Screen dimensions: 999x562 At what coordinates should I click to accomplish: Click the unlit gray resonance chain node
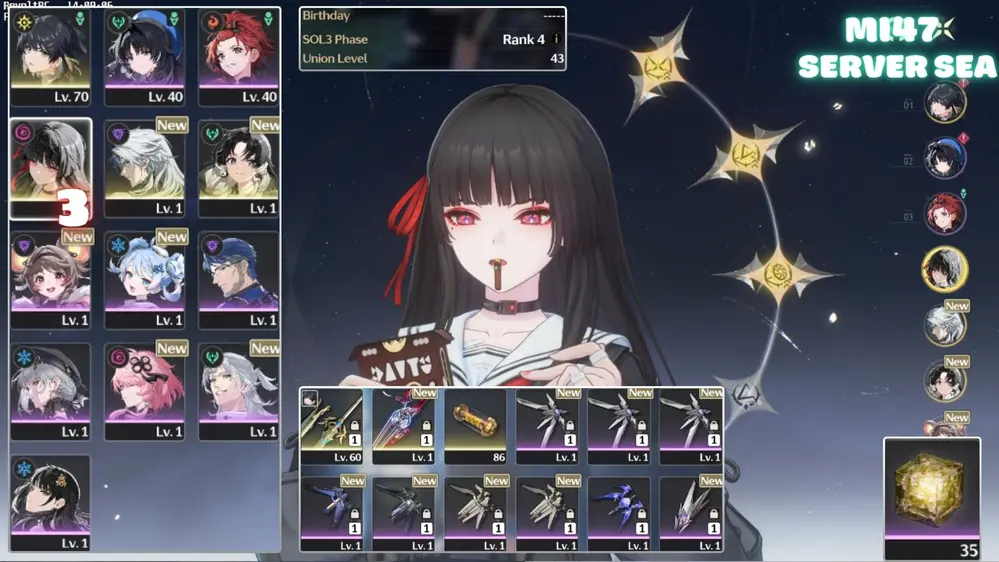click(745, 395)
